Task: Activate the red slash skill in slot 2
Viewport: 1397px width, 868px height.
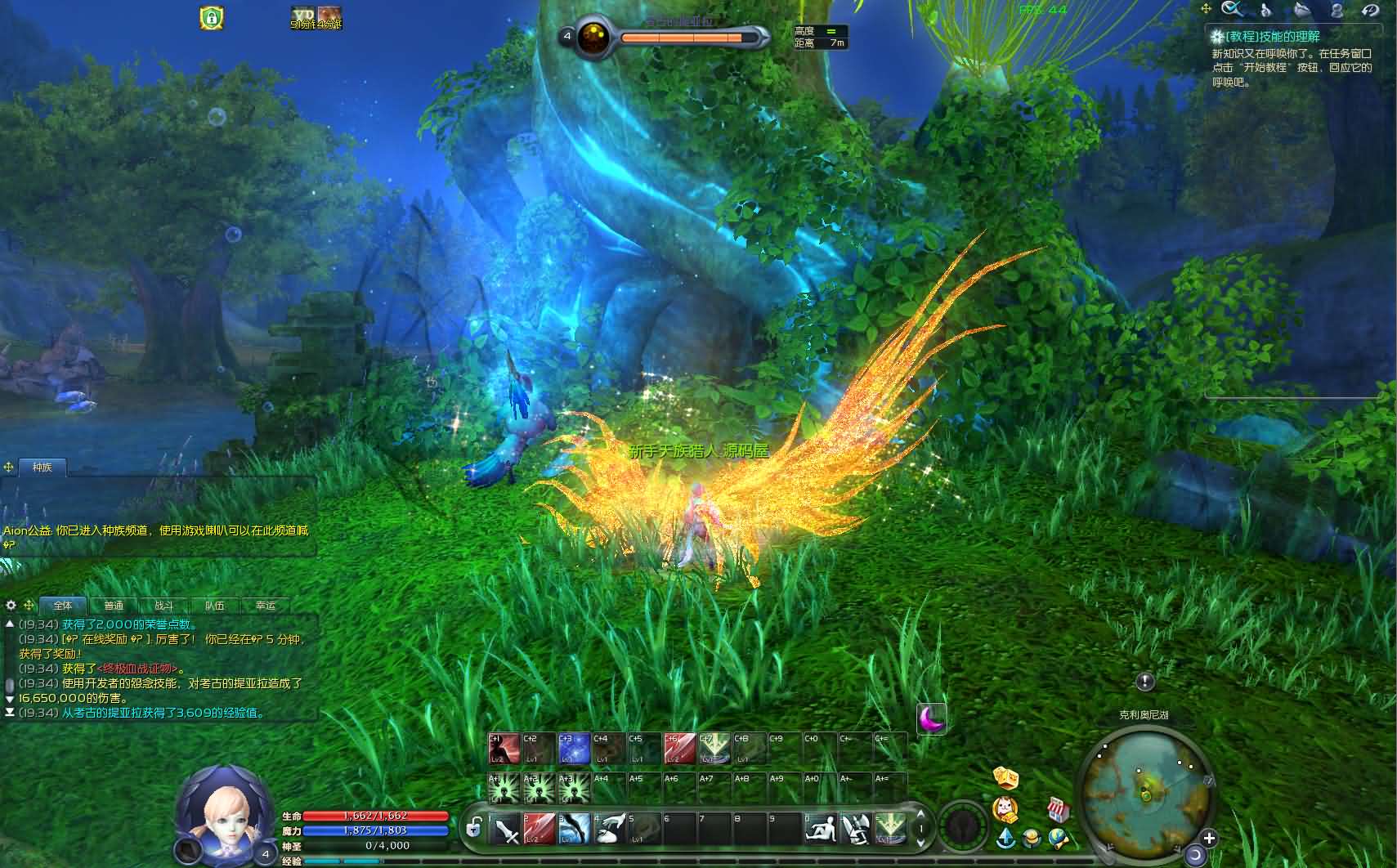Action: pos(540,829)
